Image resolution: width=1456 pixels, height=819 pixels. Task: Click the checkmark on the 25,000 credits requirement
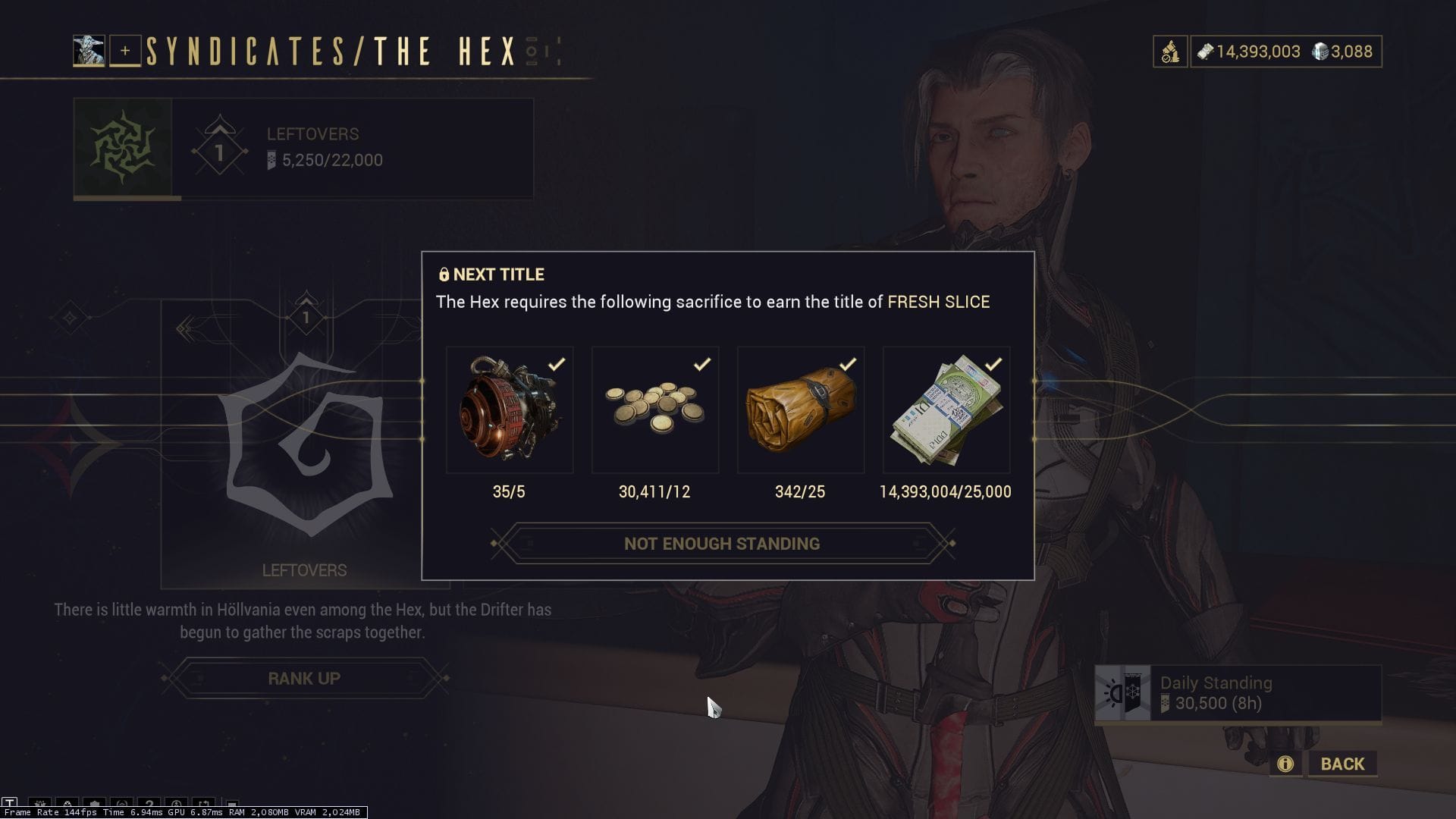(x=994, y=363)
